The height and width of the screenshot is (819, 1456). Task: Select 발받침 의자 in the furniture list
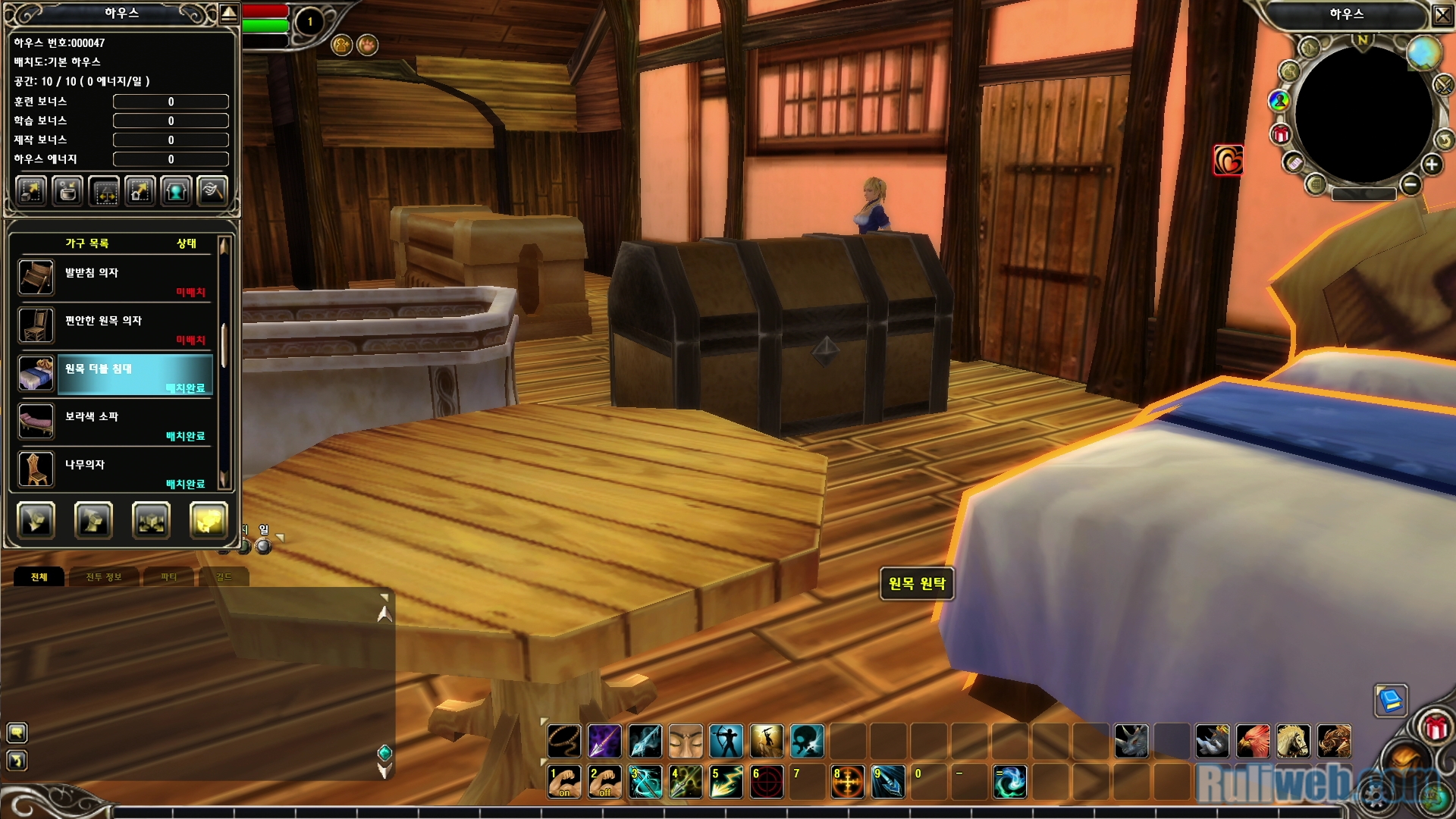[x=114, y=278]
